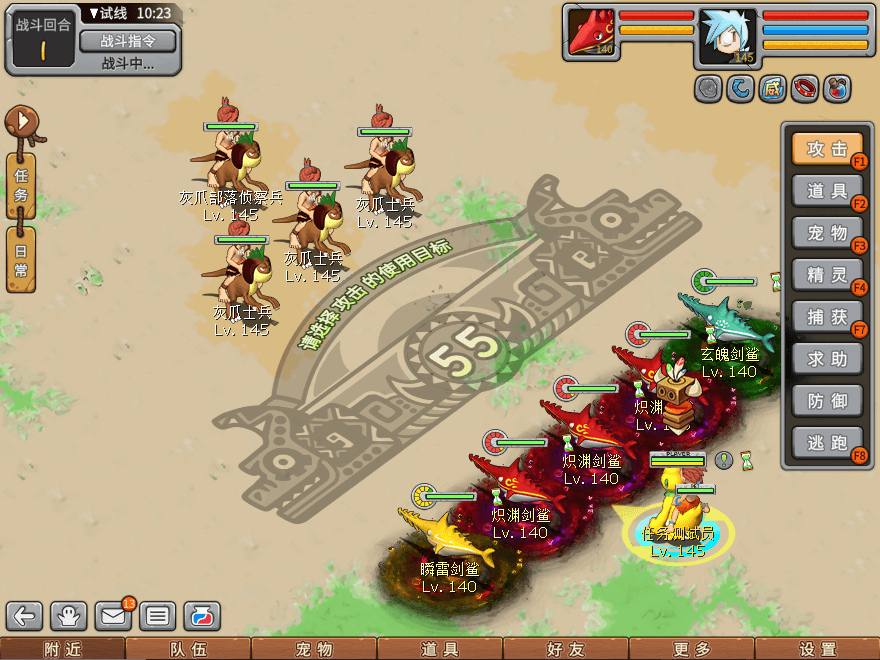Select the 防御 (Defend) command
The width and height of the screenshot is (880, 660).
827,401
